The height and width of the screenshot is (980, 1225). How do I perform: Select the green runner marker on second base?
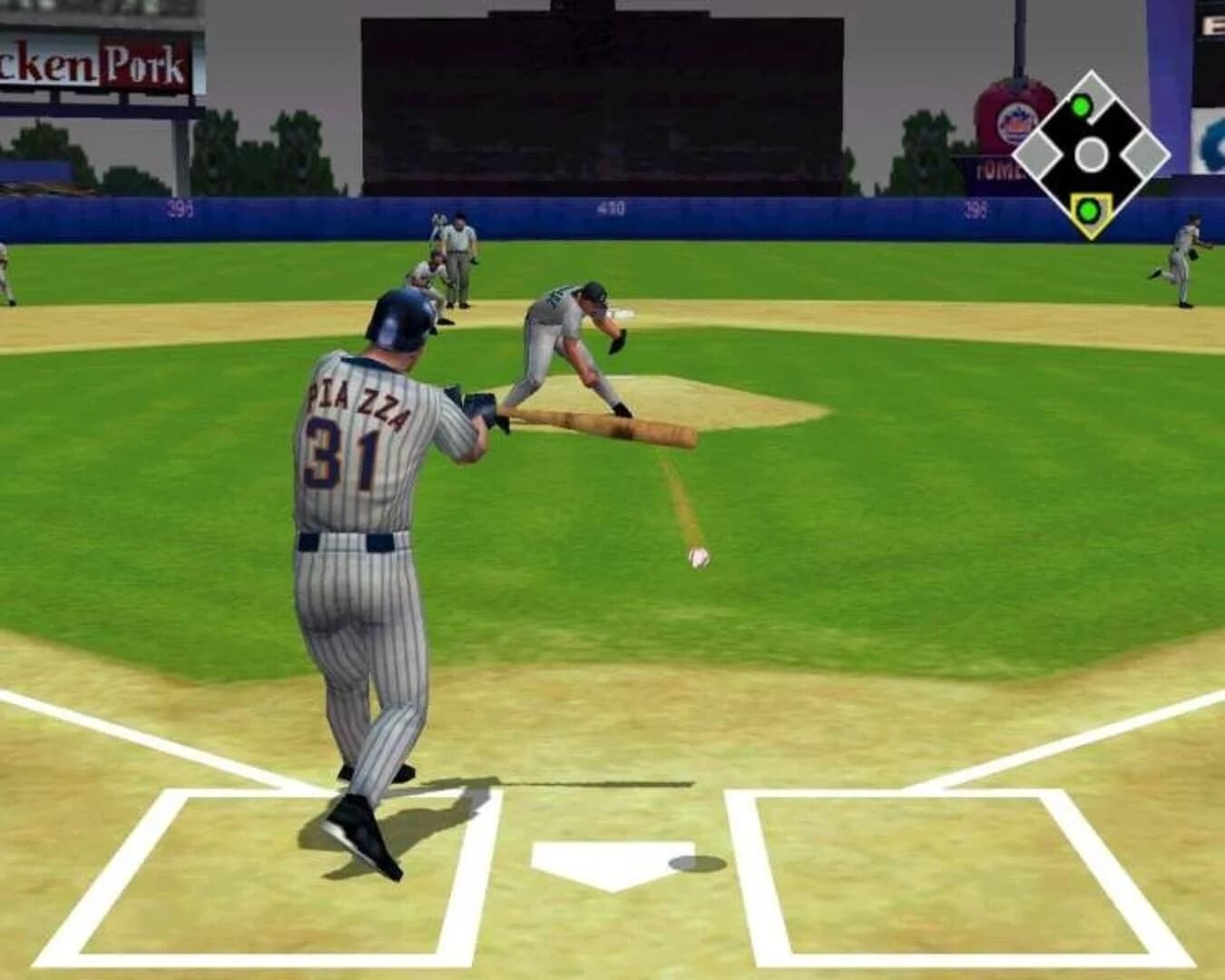click(x=1080, y=106)
